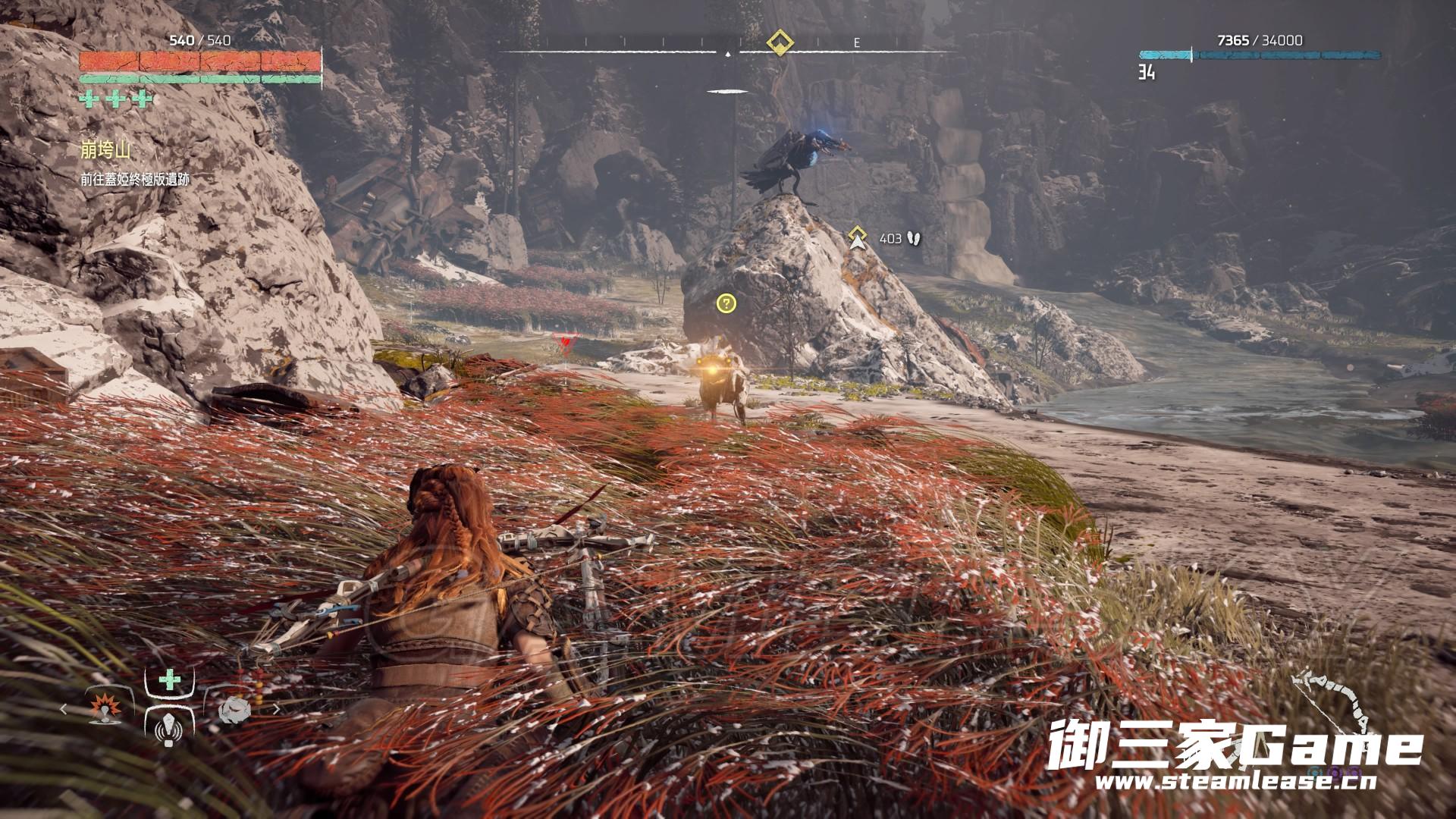Click the red triangle marker icon
Screen dimensions: 1456x819
click(x=566, y=343)
